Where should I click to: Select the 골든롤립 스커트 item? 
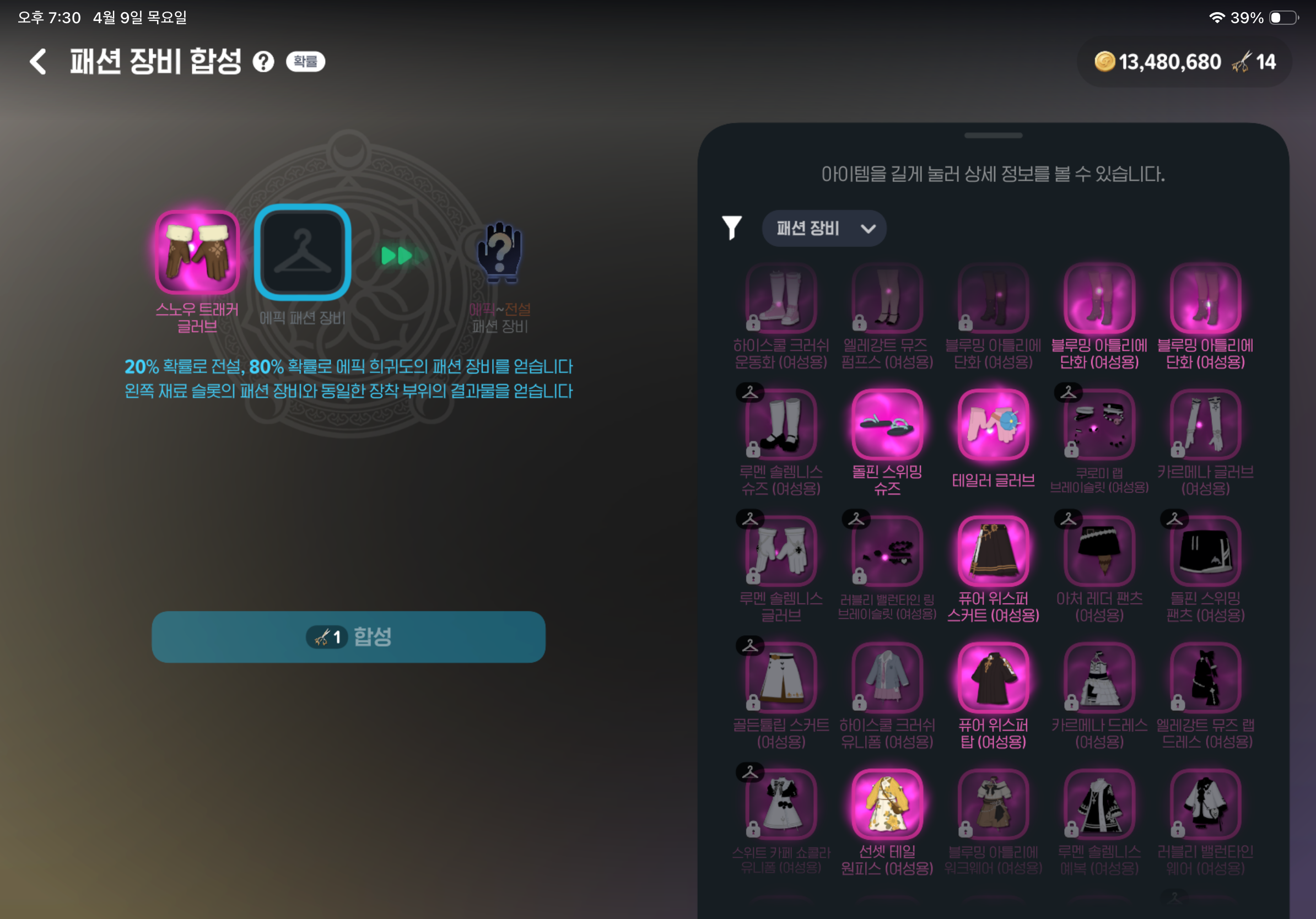(x=781, y=678)
